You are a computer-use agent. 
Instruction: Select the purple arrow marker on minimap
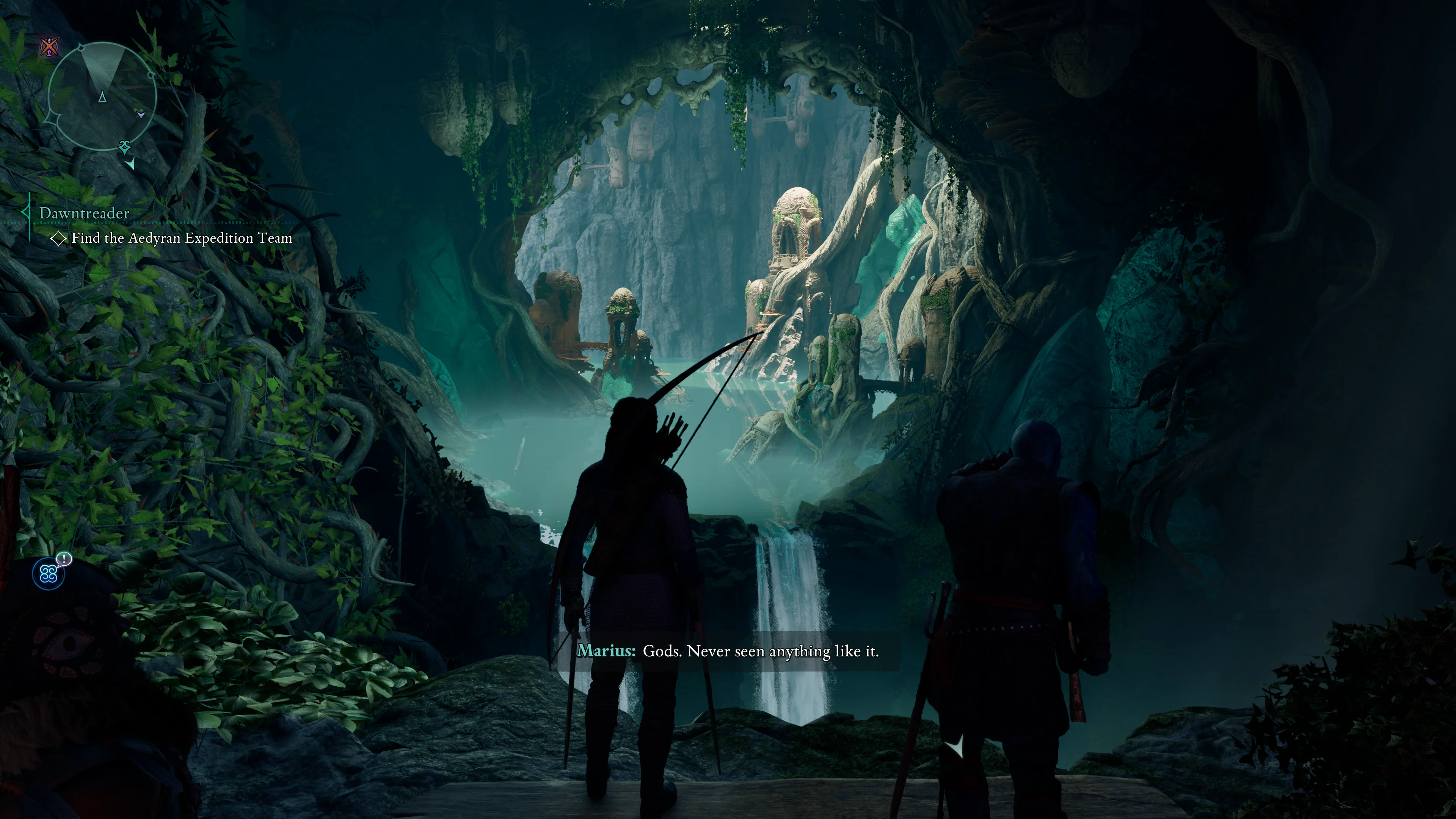[141, 114]
